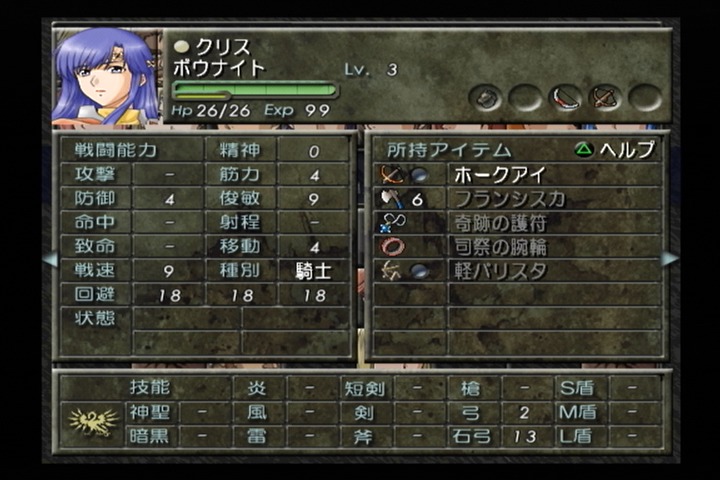
Task: Select the ホークアイ bow in item list
Action: pos(500,174)
